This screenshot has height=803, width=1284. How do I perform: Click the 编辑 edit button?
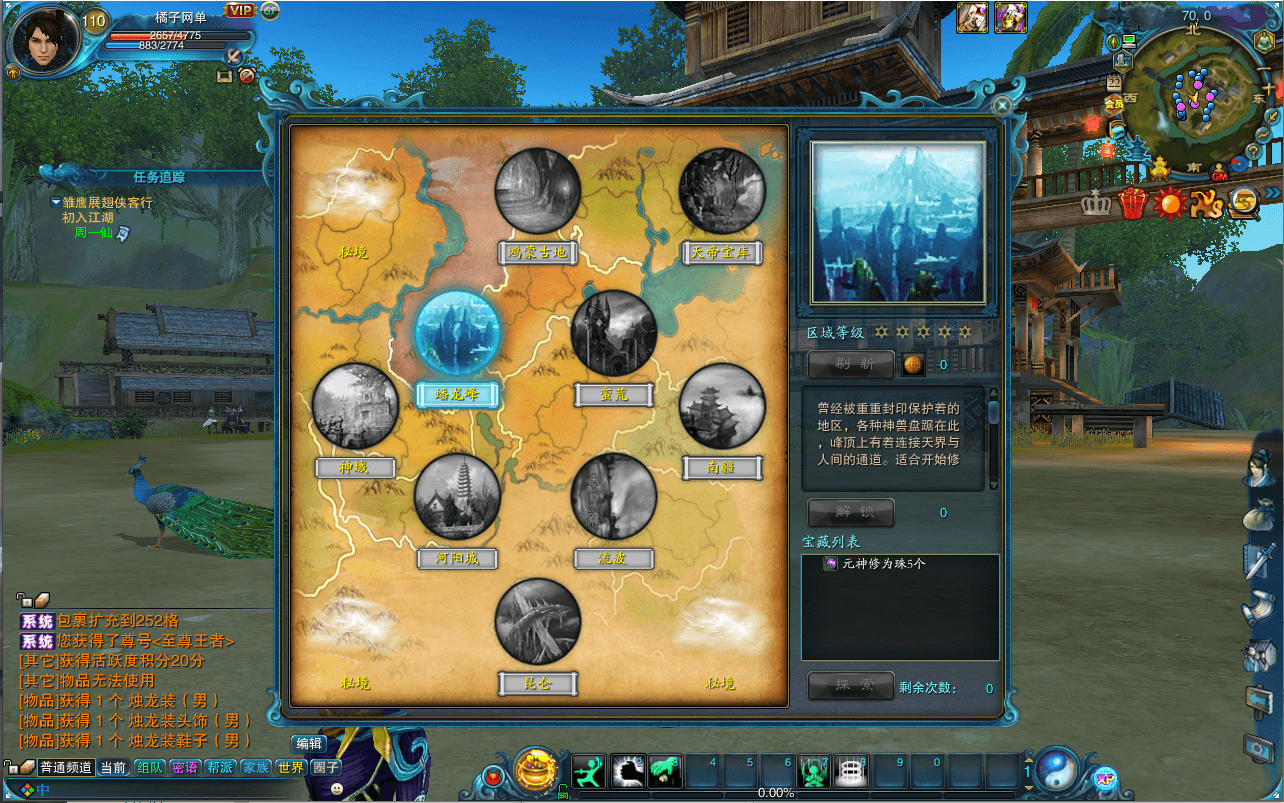coord(309,743)
